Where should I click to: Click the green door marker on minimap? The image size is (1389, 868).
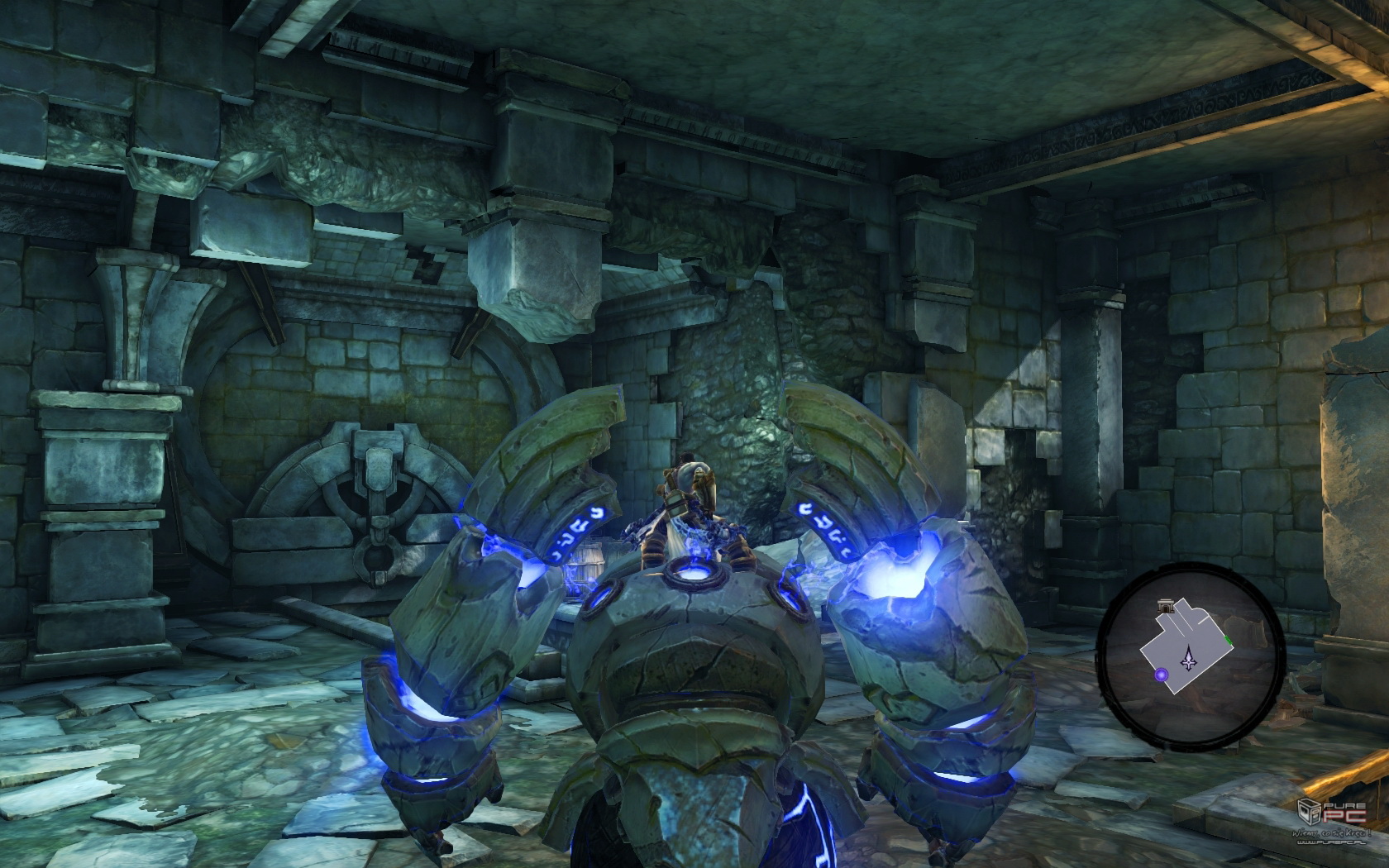[1229, 638]
